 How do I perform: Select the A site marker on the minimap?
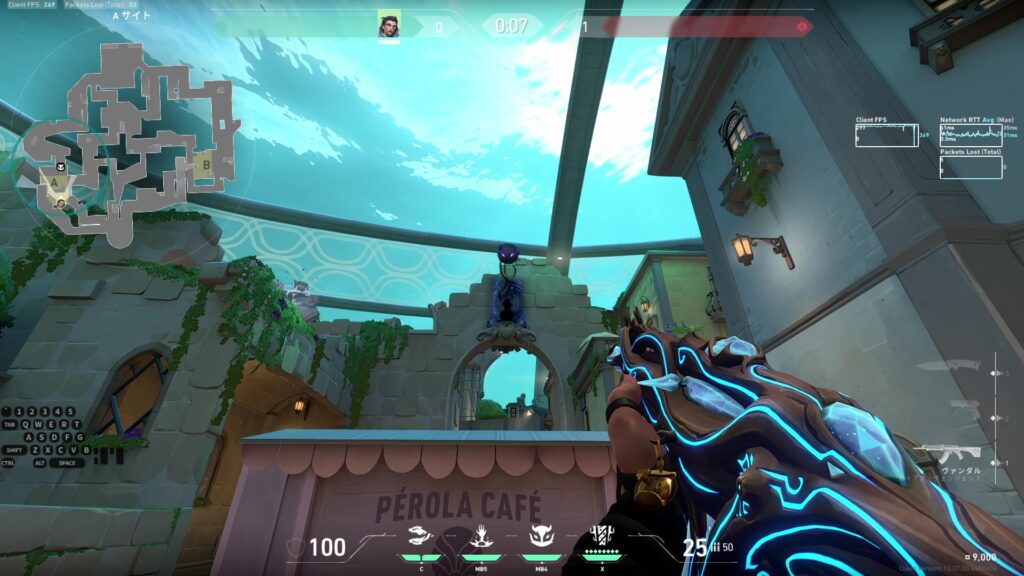point(57,184)
